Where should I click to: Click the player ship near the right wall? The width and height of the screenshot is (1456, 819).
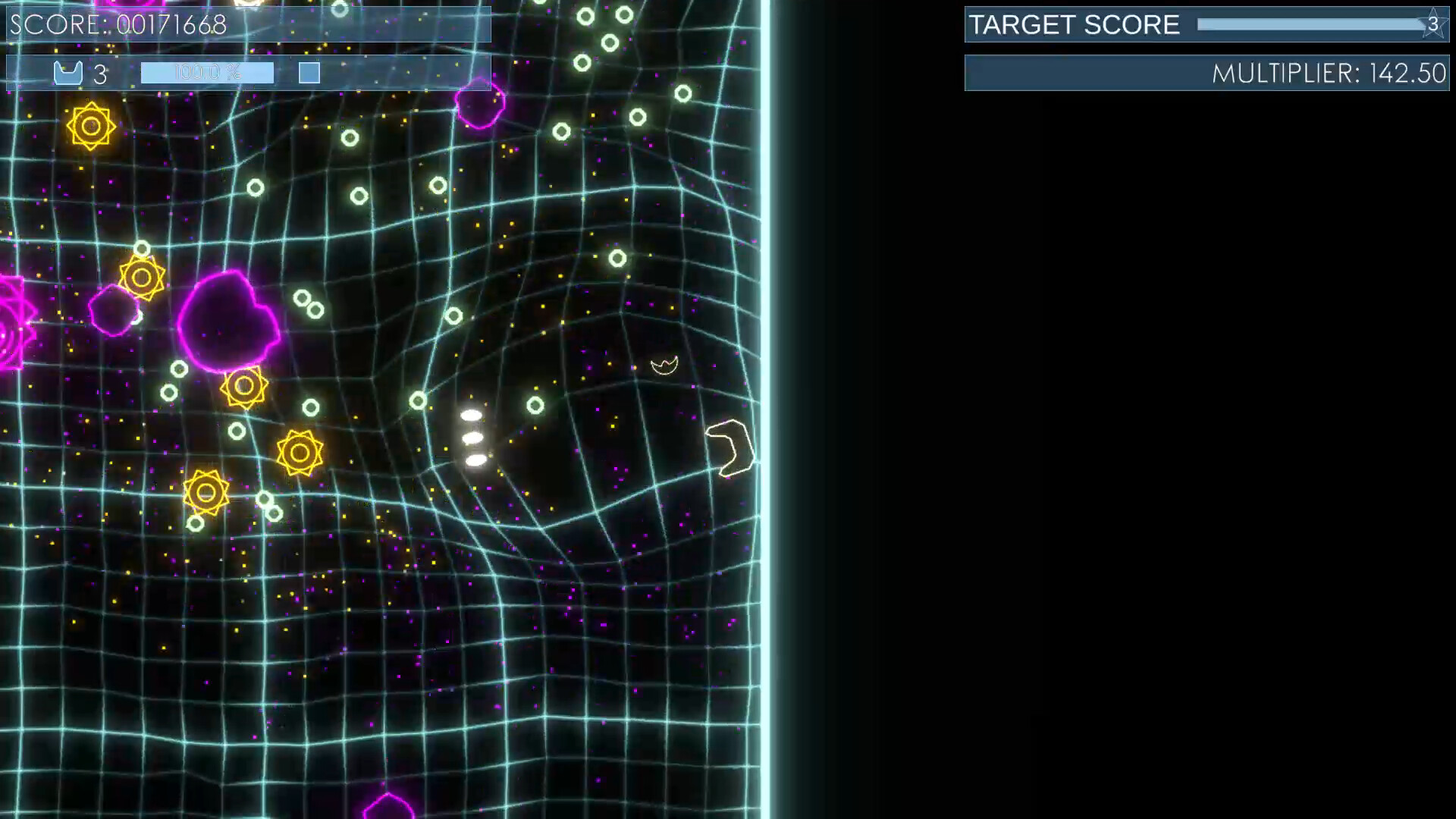coord(730,447)
